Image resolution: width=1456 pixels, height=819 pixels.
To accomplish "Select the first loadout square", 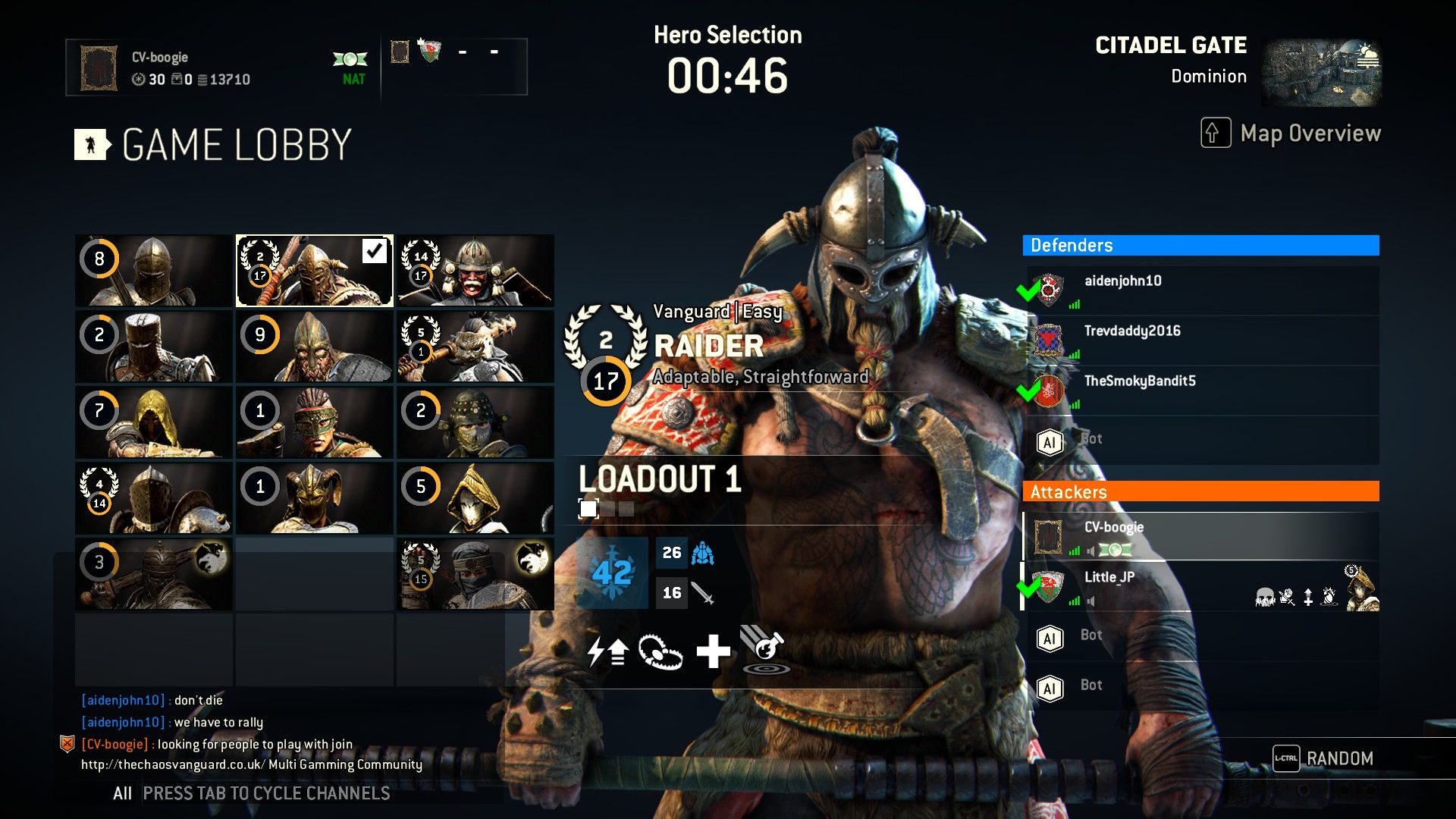I will pyautogui.click(x=588, y=509).
